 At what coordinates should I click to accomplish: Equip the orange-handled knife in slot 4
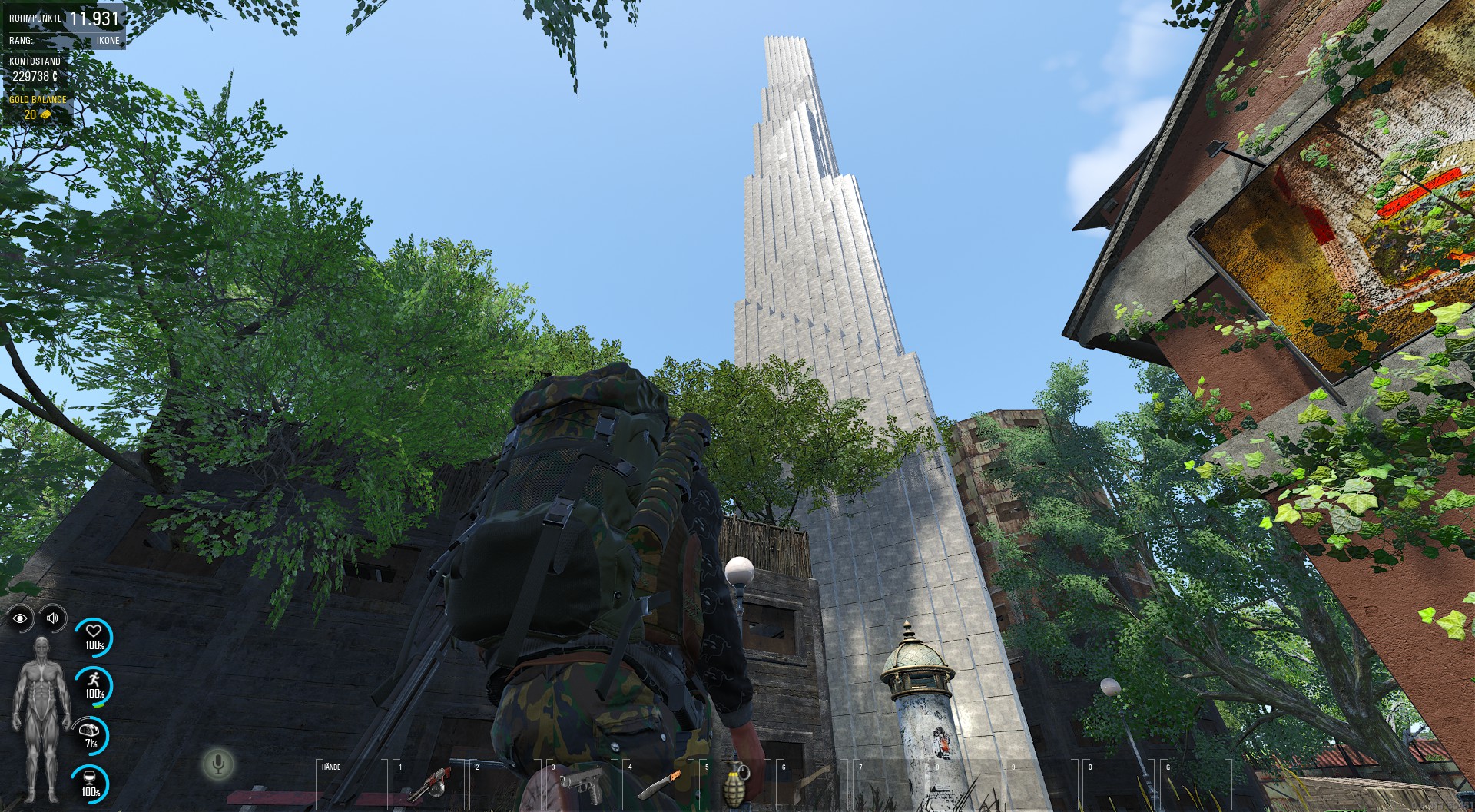coord(660,784)
